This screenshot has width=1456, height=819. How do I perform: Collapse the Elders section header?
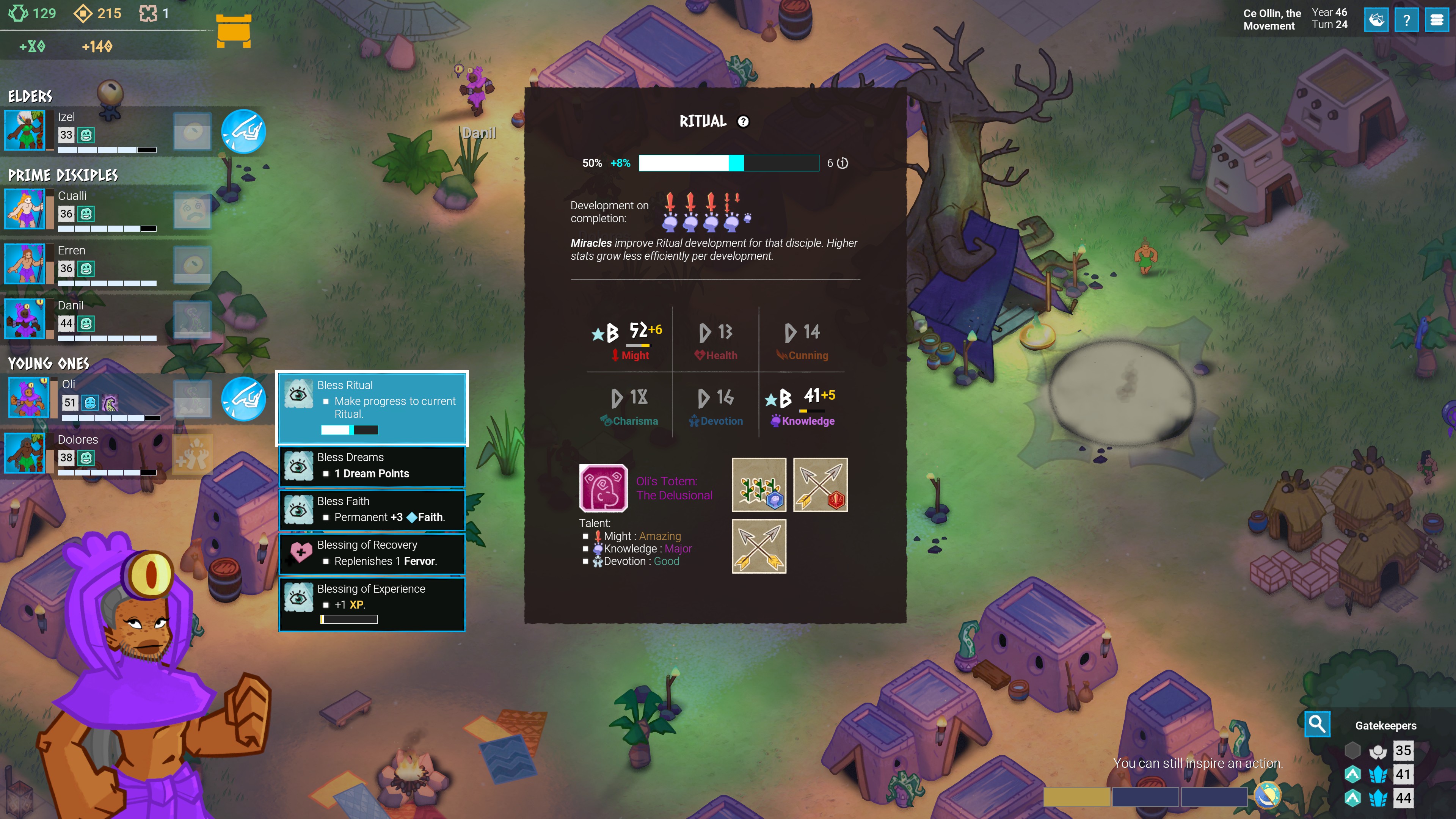click(x=30, y=96)
